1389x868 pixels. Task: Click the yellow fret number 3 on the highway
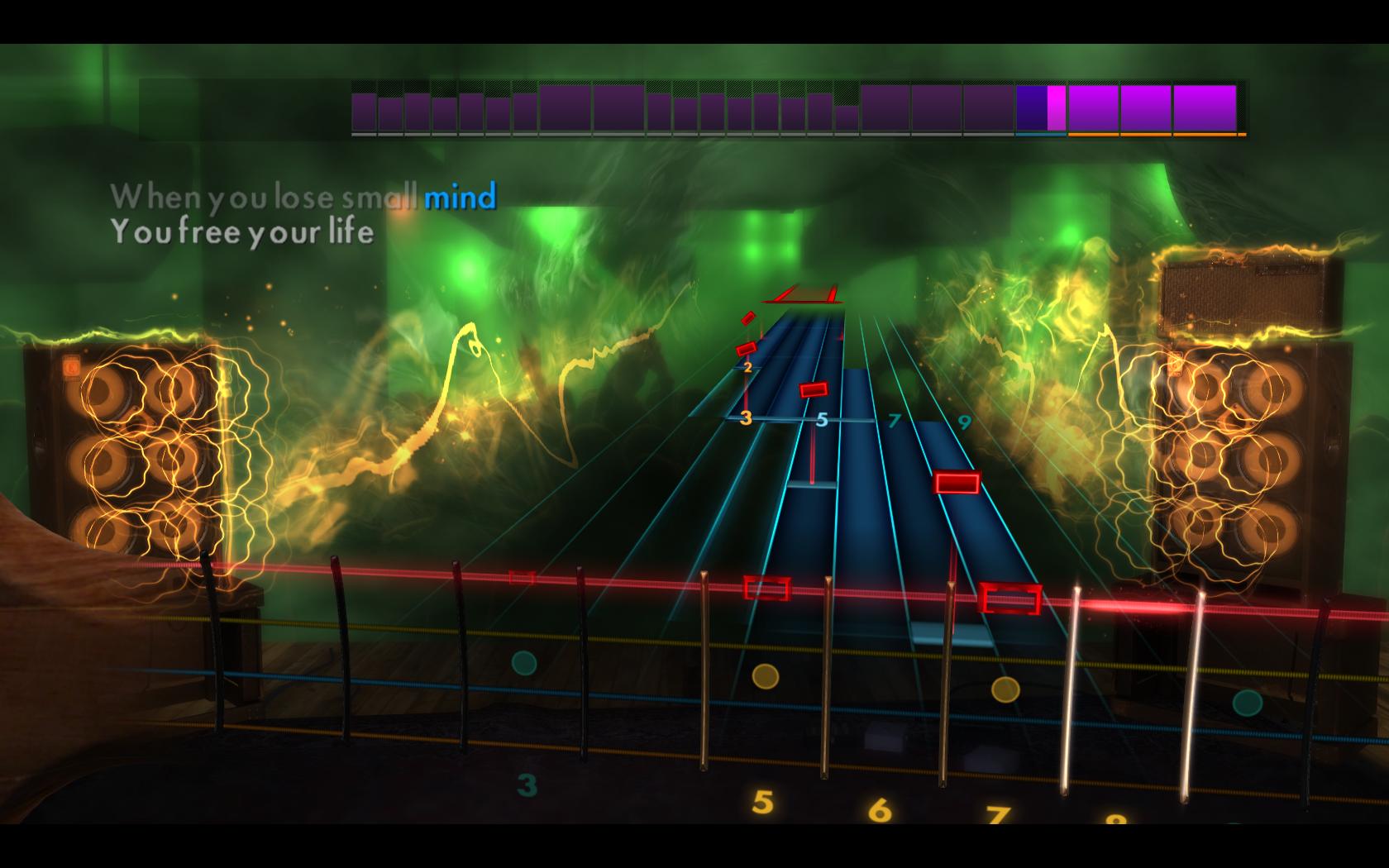[x=745, y=418]
